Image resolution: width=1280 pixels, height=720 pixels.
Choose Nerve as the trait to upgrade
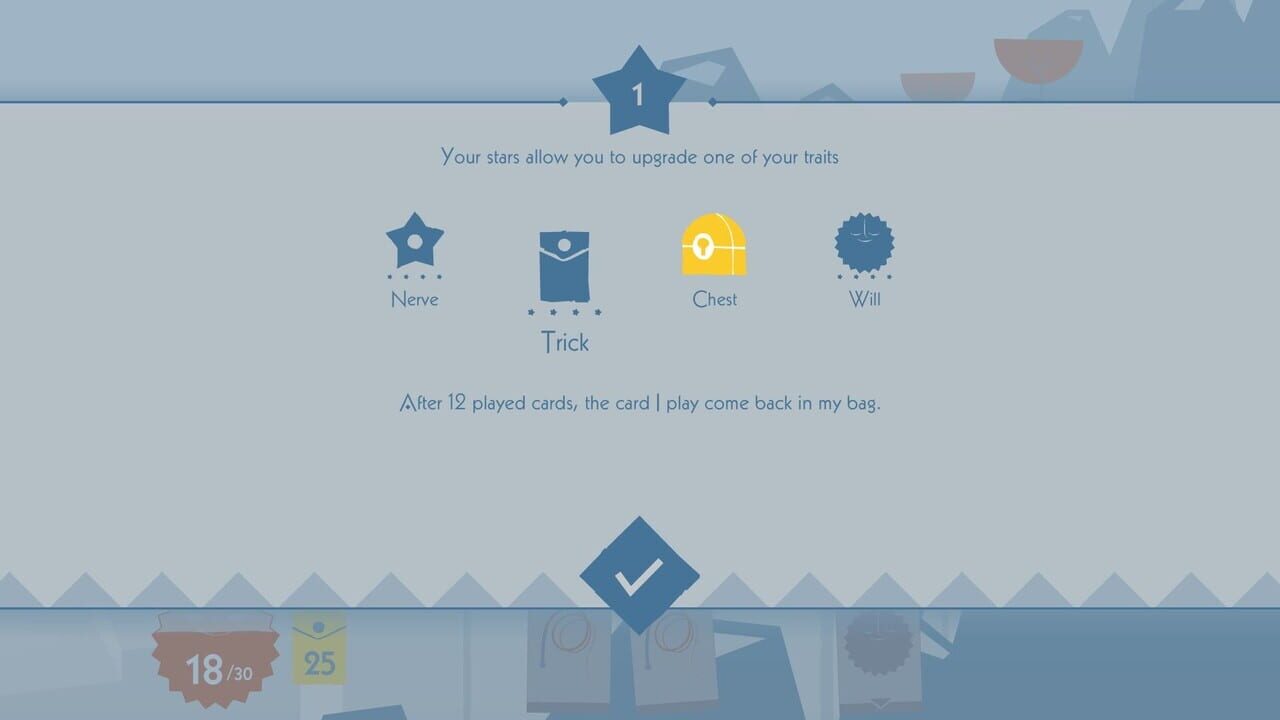pos(415,240)
